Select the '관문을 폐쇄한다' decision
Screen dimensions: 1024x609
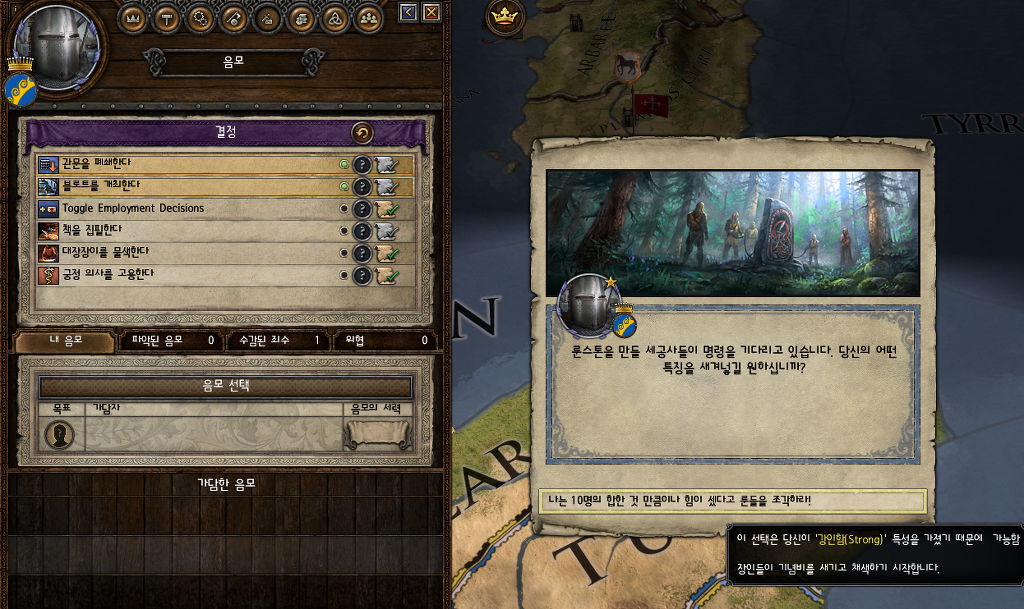[190, 164]
